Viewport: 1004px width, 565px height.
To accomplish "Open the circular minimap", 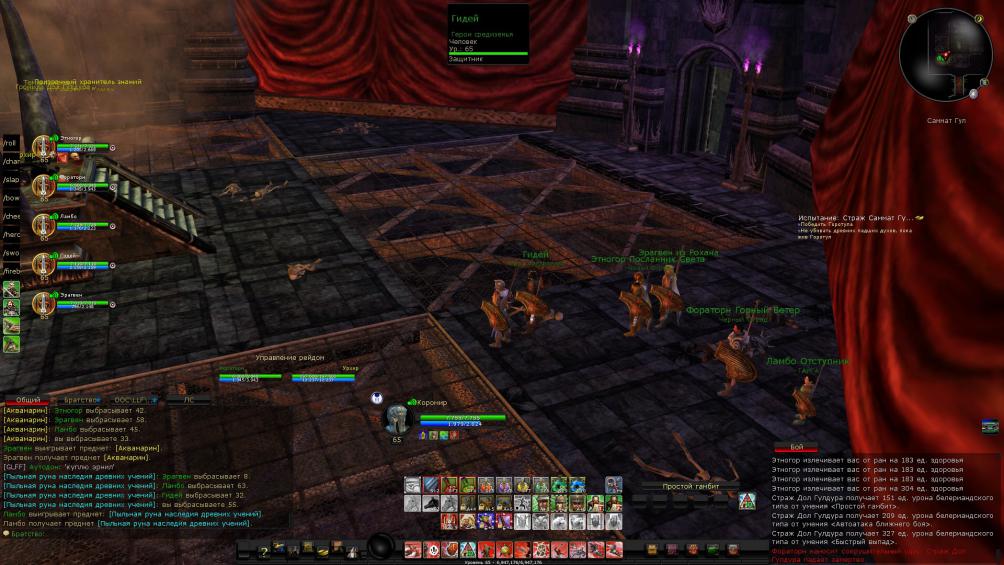I will tap(945, 55).
